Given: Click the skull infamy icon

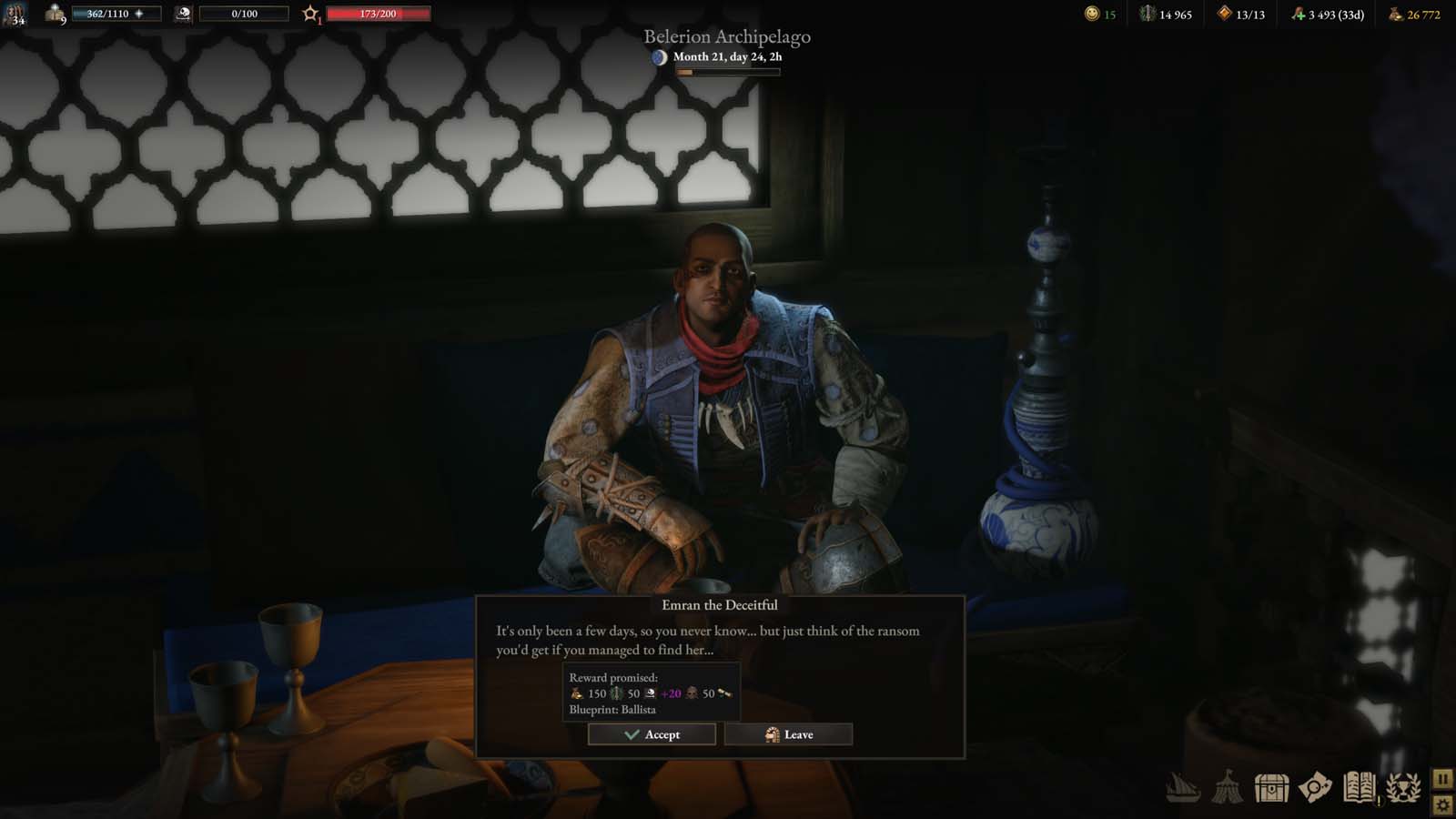Looking at the screenshot, I should click(x=185, y=13).
